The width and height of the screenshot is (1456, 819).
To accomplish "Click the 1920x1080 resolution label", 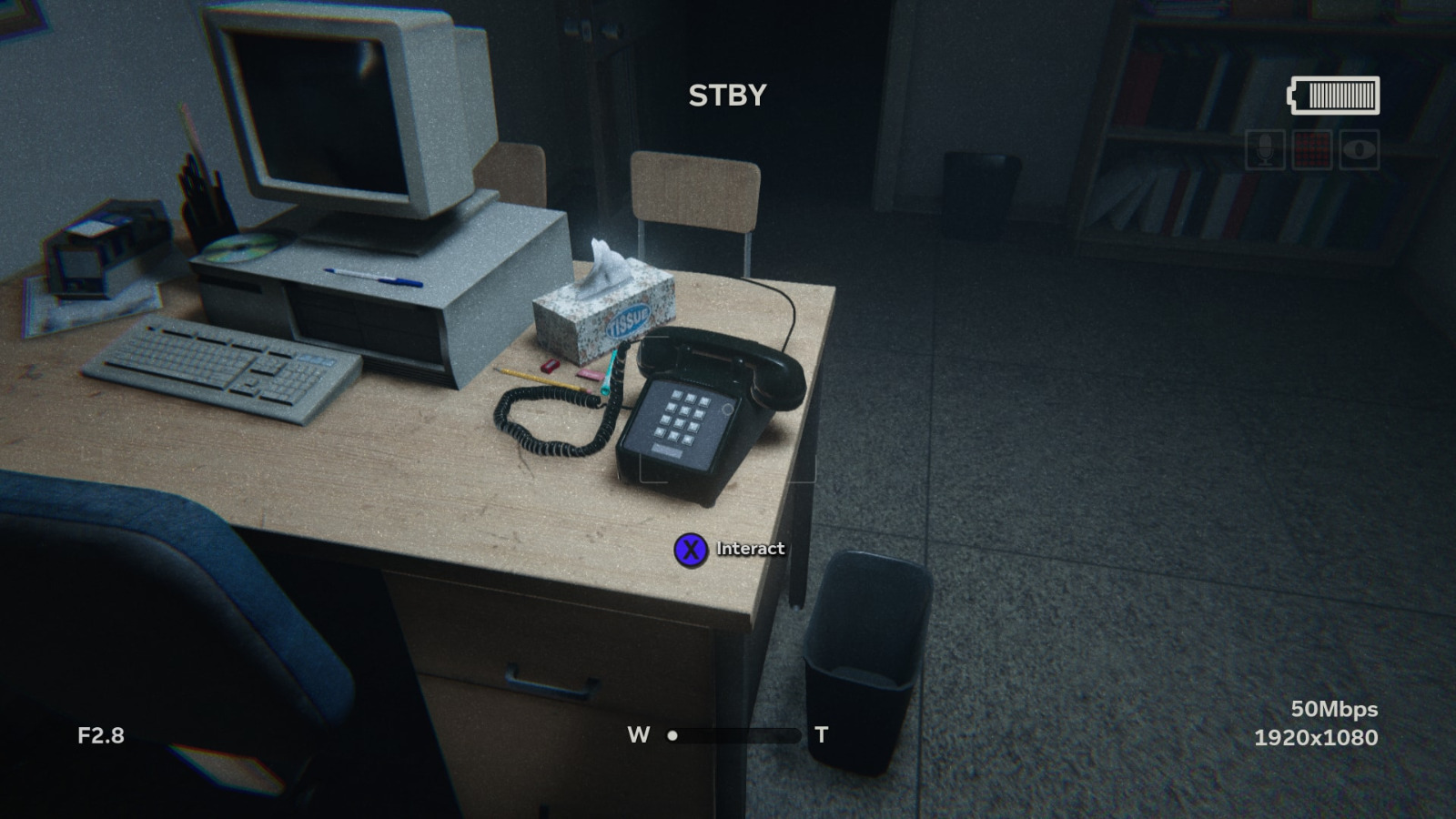I will pos(1317,738).
